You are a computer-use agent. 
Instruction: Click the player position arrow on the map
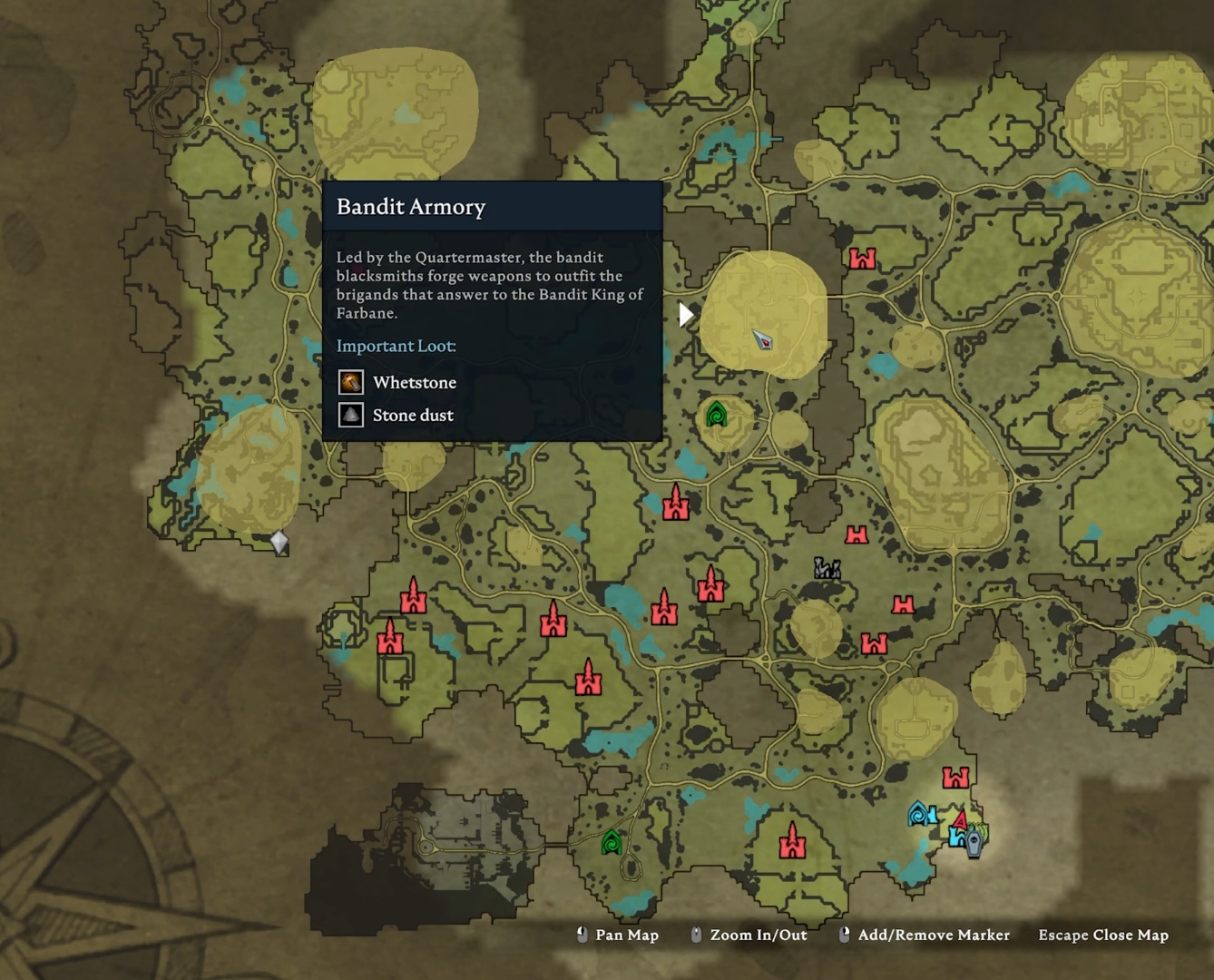pos(763,342)
